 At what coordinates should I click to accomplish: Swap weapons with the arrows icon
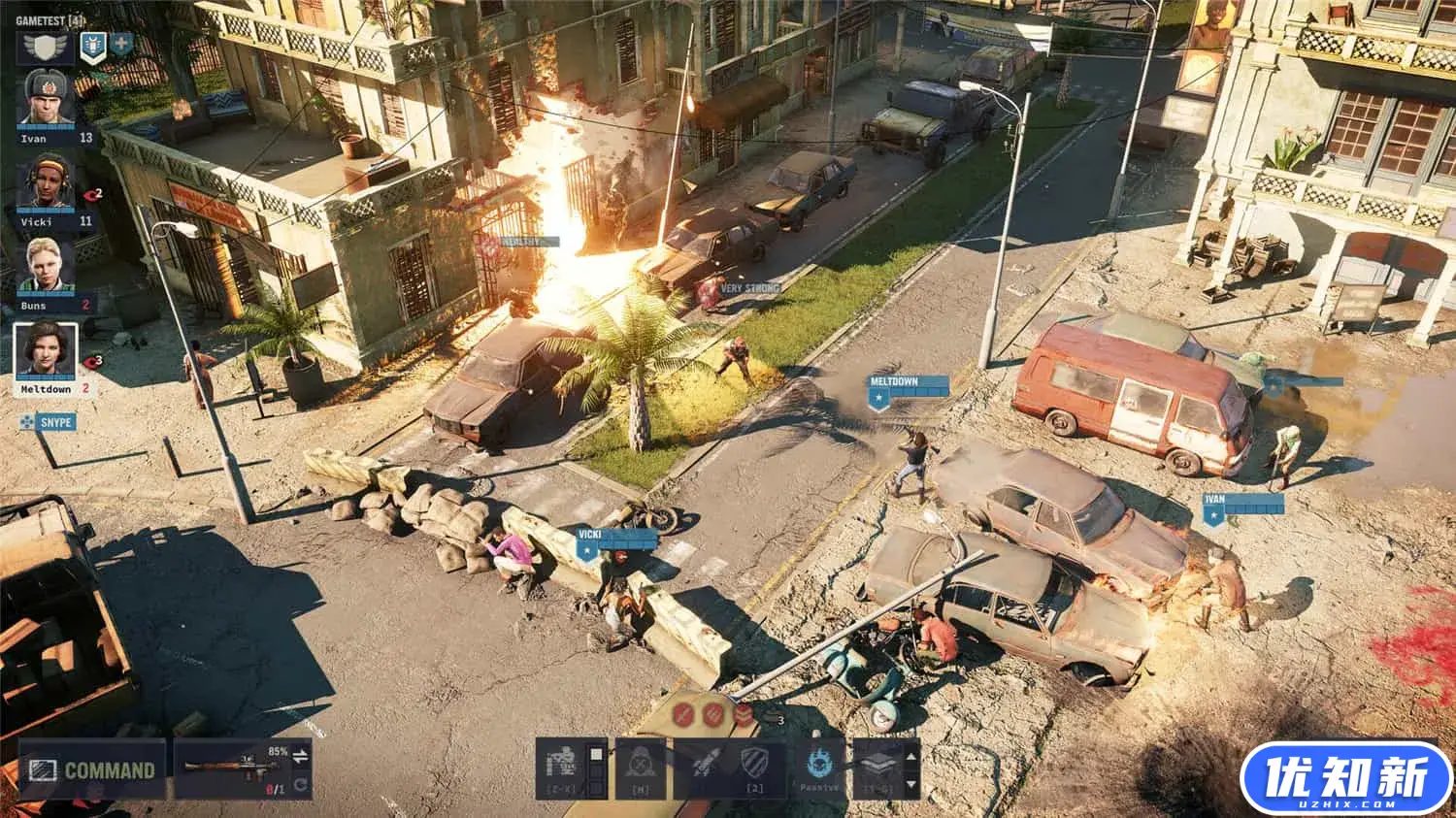click(x=301, y=756)
